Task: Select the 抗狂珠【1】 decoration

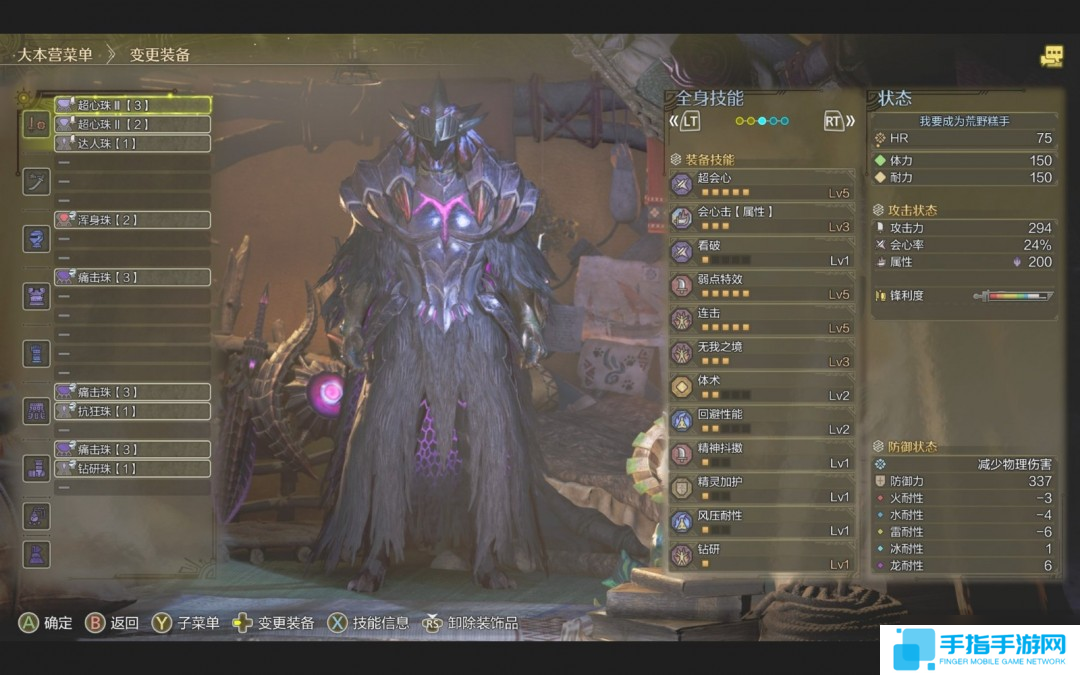Action: coord(132,411)
